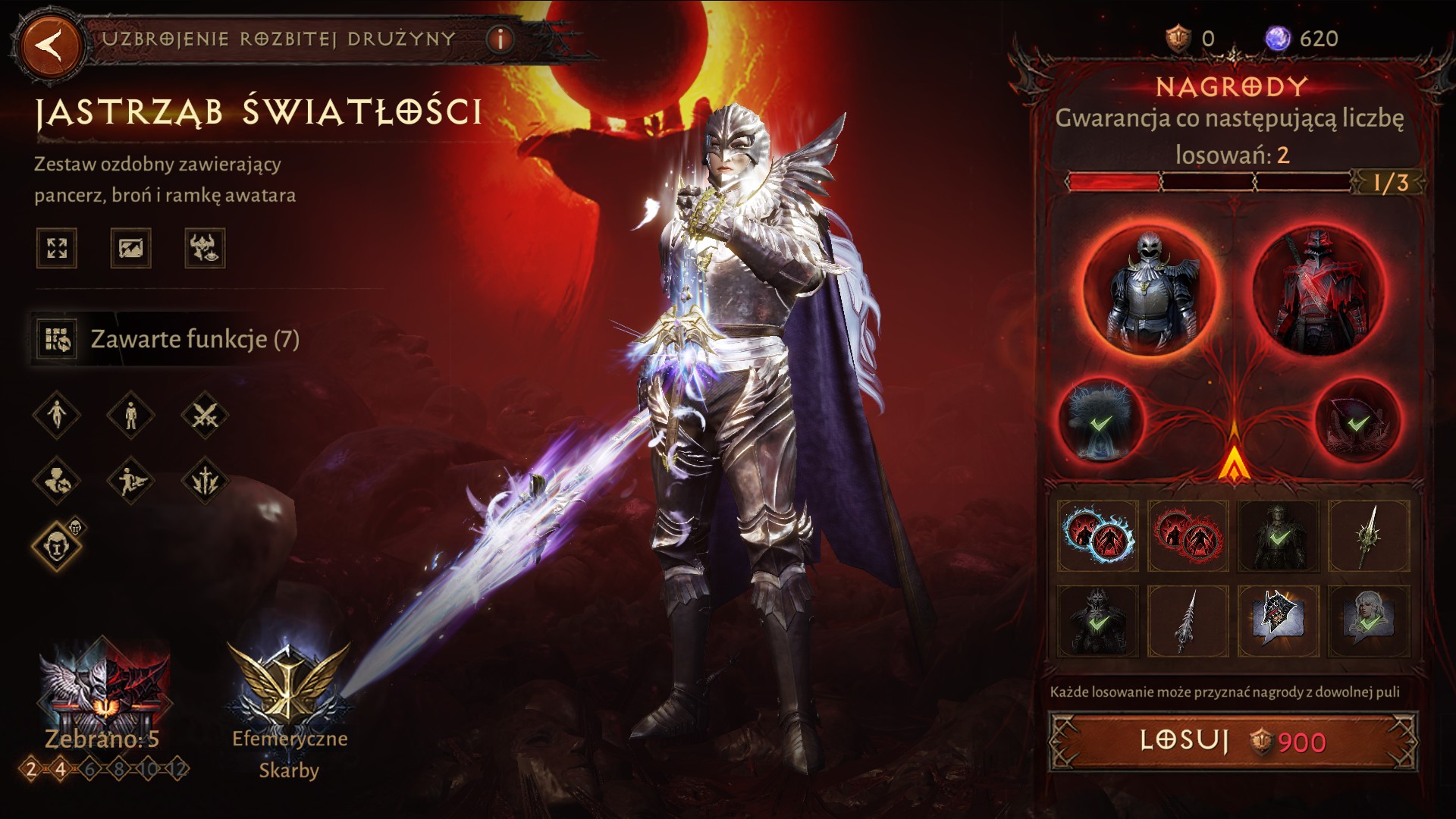This screenshot has width=1456, height=819.
Task: Open the info icon beside the title
Action: [x=500, y=39]
